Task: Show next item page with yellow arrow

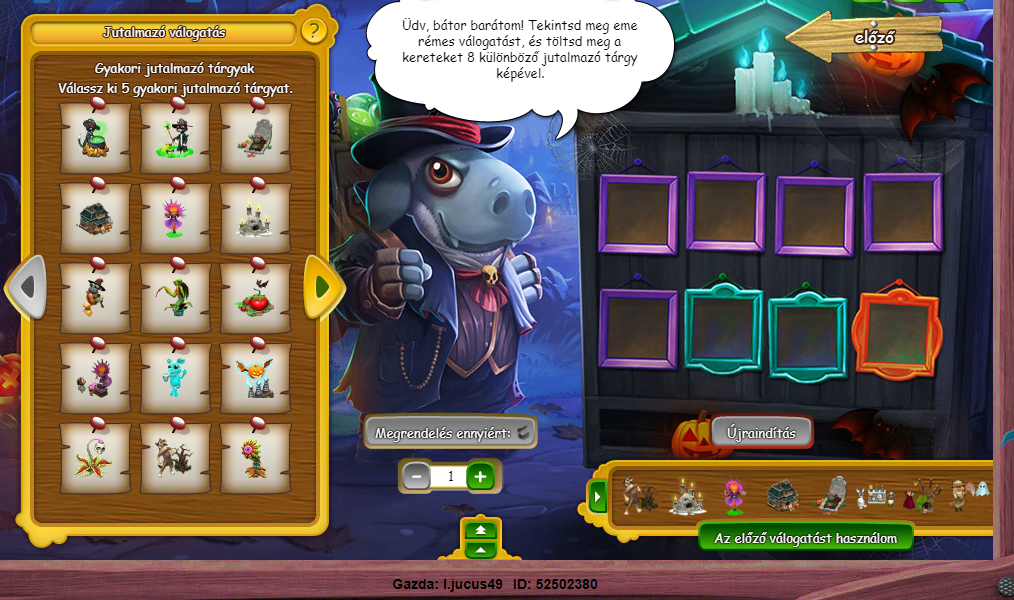Action: [x=322, y=287]
